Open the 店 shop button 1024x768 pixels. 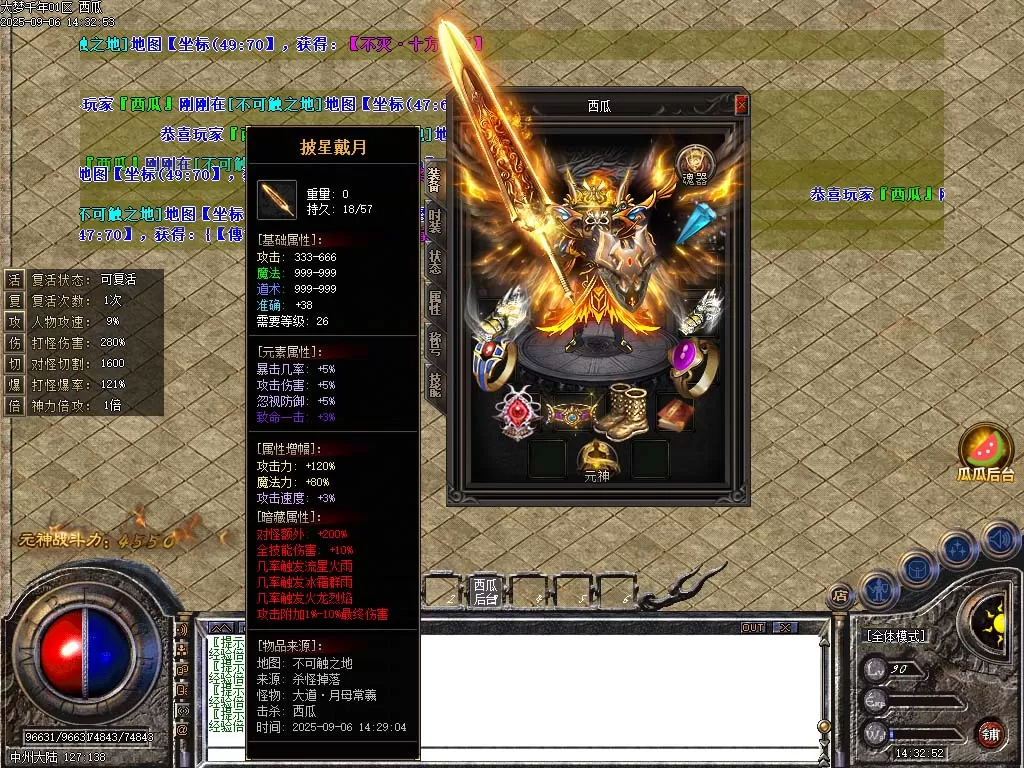click(x=840, y=594)
